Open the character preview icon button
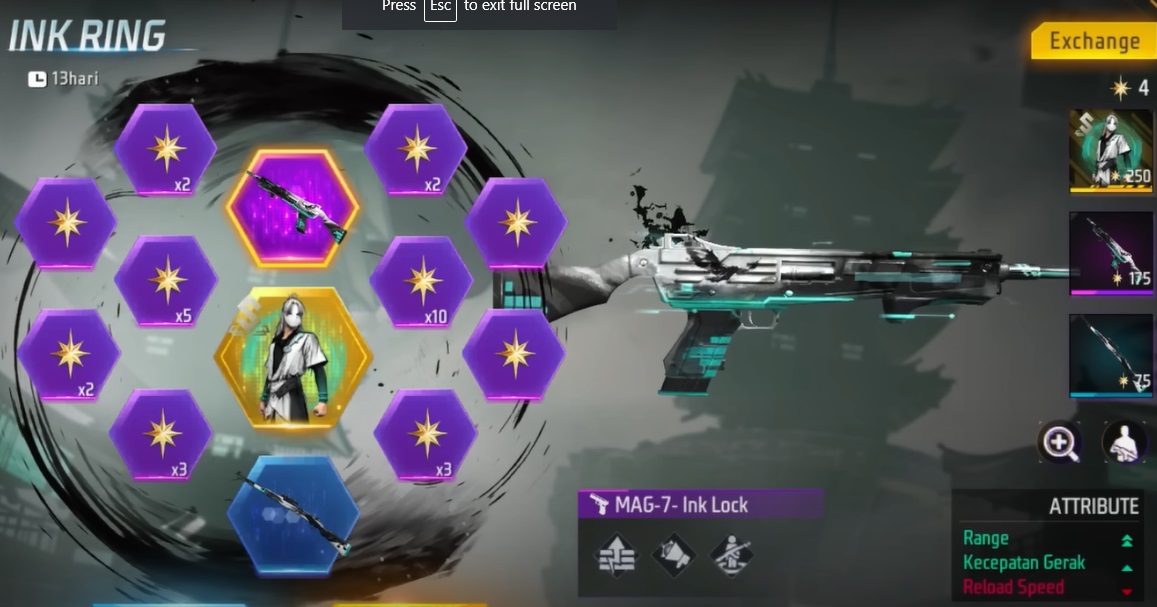Viewport: 1157px width, 607px height. (1124, 441)
